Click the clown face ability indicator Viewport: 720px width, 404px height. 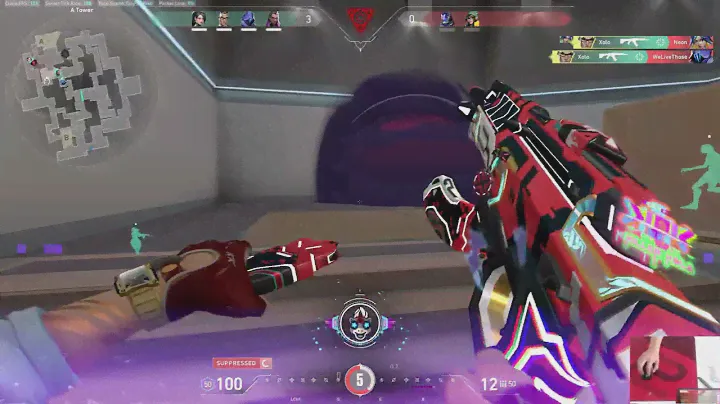359,320
